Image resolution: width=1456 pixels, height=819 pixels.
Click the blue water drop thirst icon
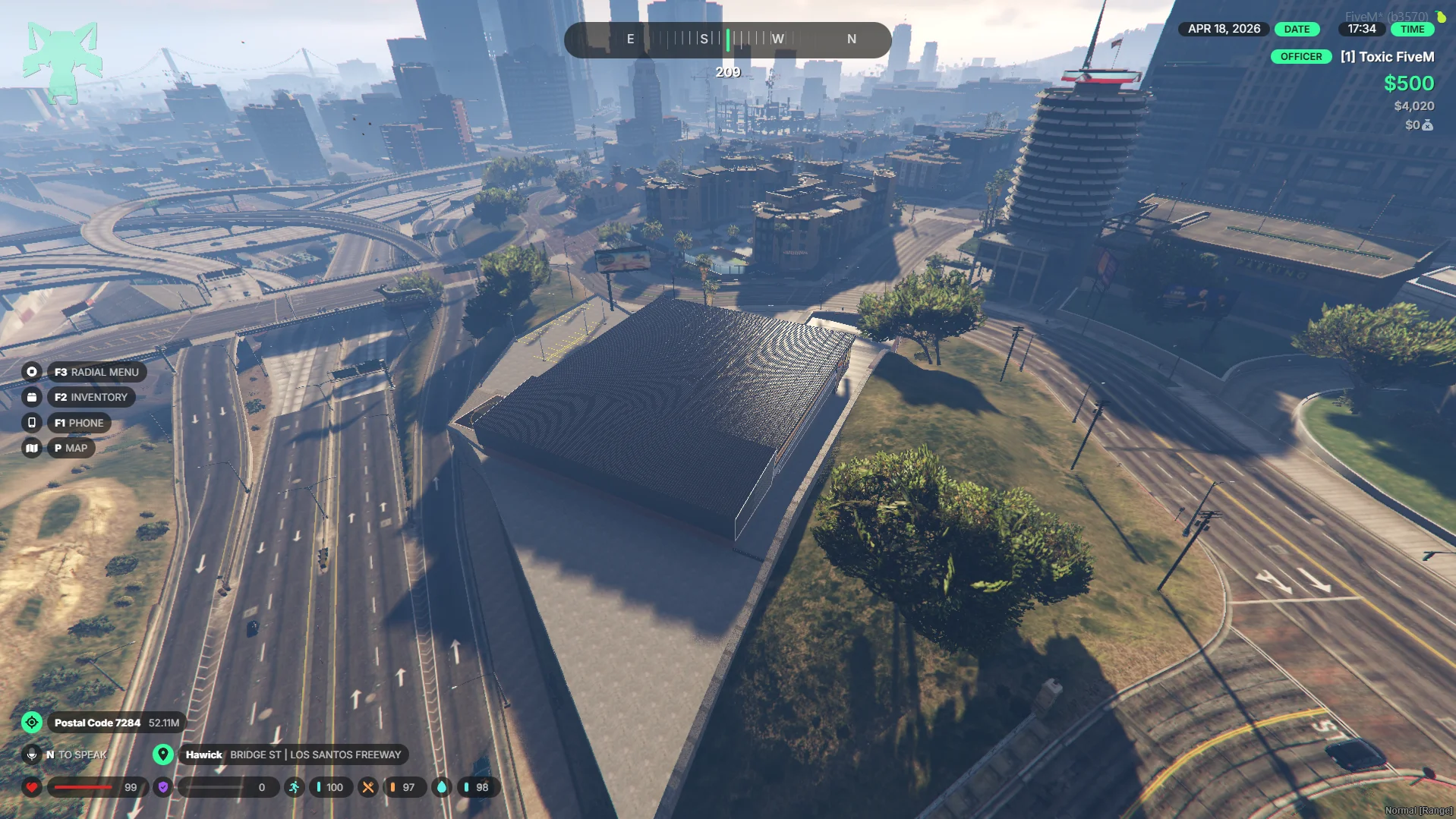[x=442, y=787]
